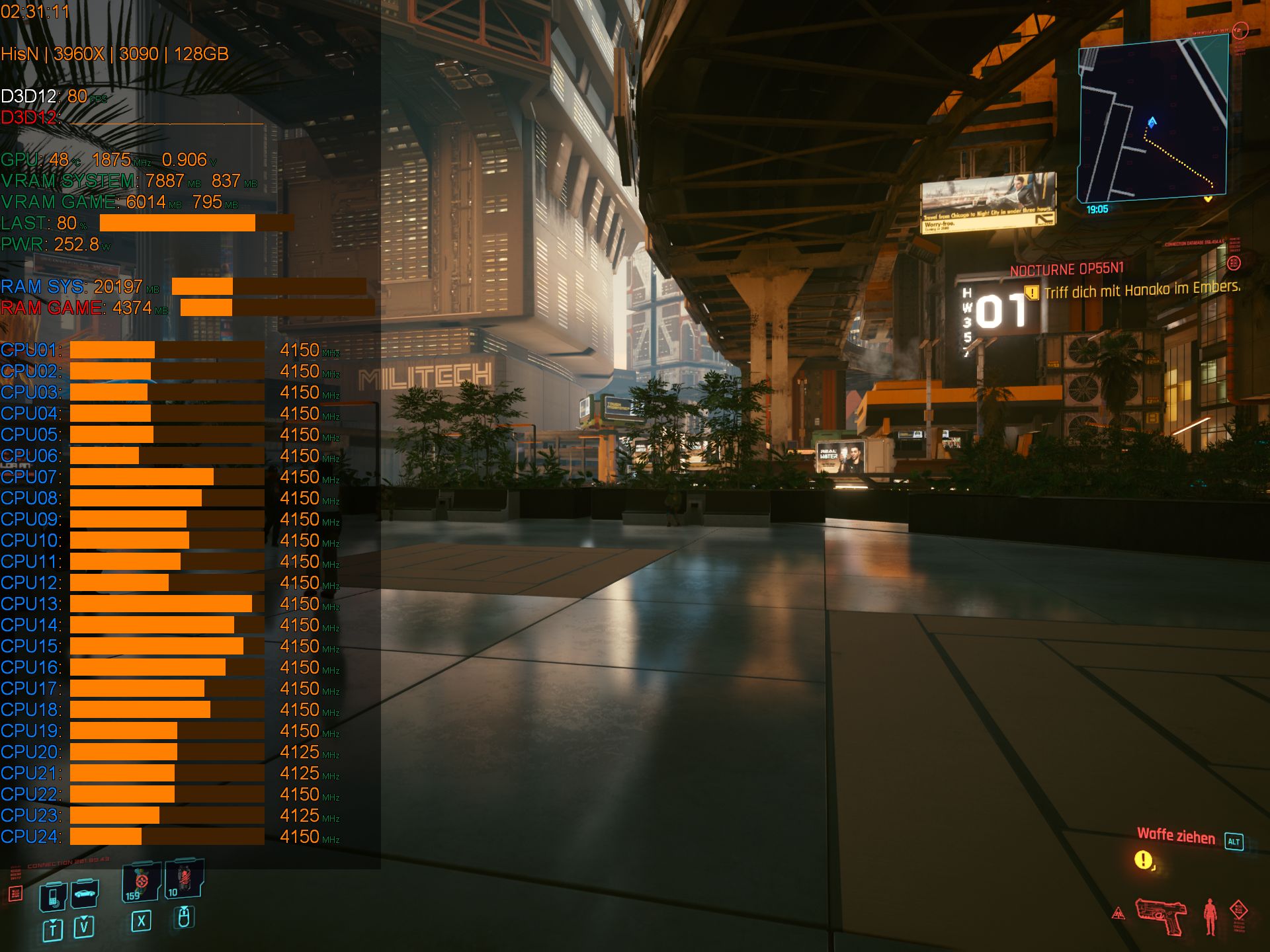
Task: Click the hazard triangle icon near the pistol
Action: click(x=1119, y=913)
